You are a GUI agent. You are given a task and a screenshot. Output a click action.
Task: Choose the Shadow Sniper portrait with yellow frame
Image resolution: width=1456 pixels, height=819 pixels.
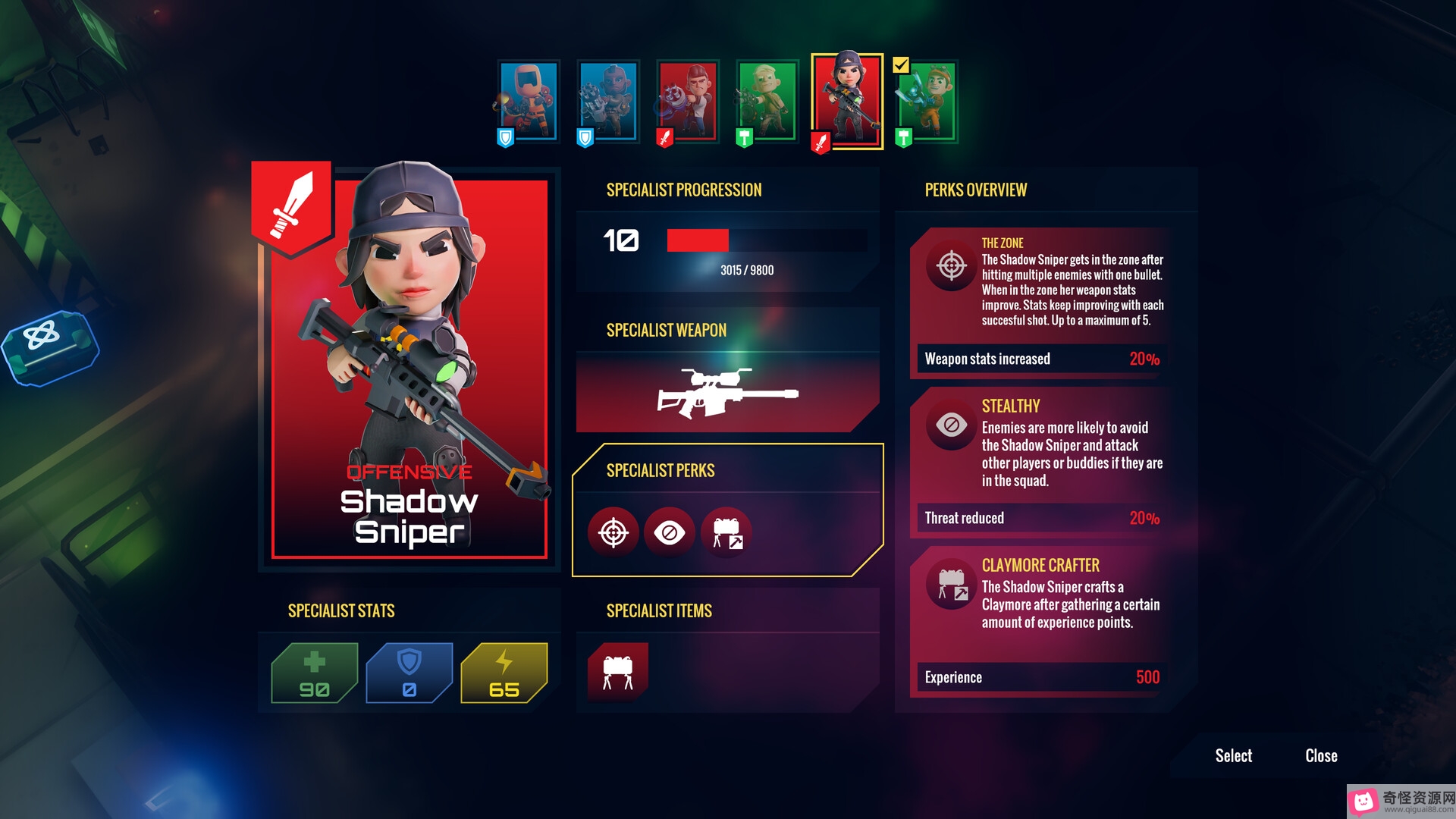[x=847, y=101]
